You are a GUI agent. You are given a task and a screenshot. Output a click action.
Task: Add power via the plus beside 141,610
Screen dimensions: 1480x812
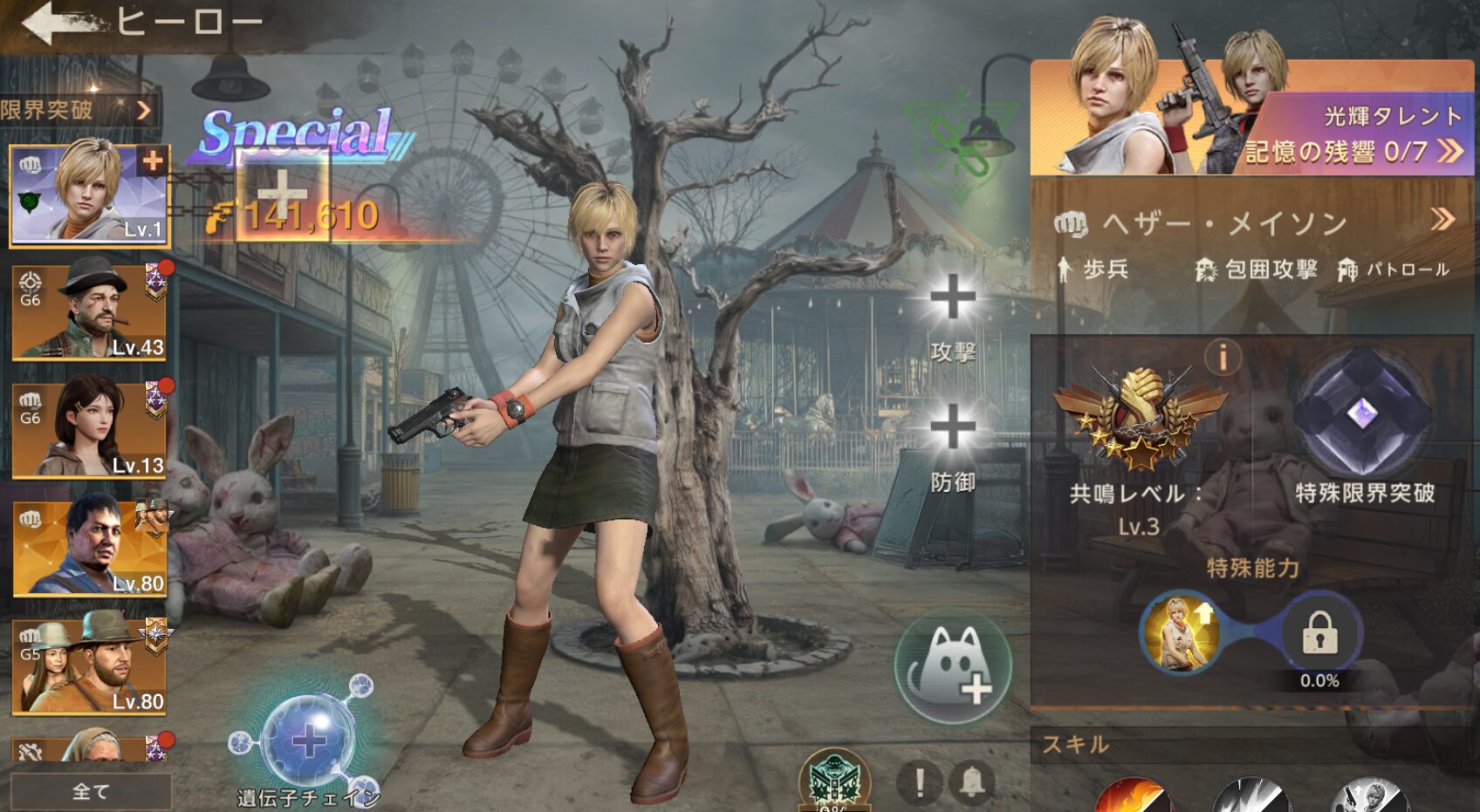282,193
